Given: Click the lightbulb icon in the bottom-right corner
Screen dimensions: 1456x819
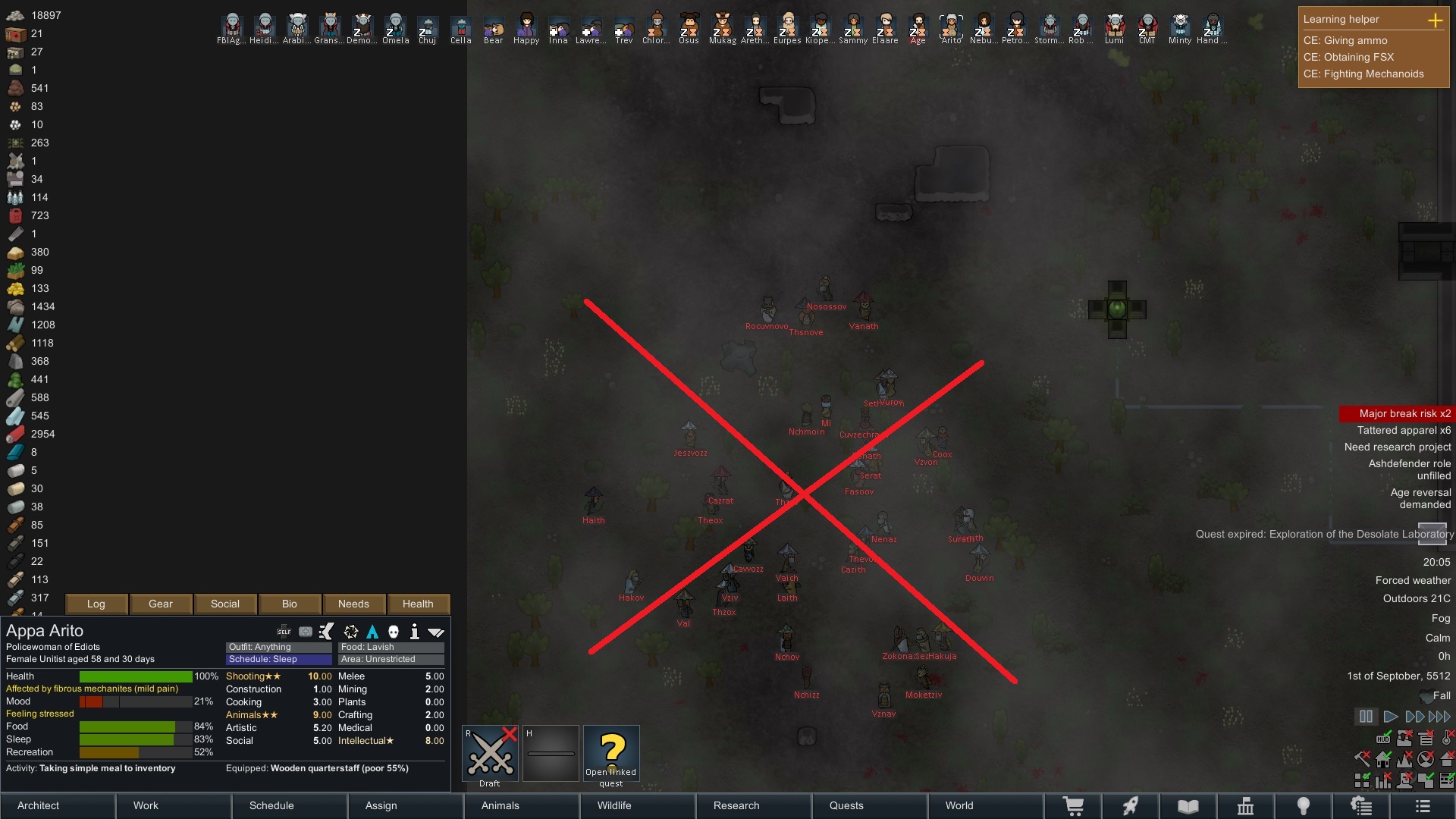Looking at the screenshot, I should tap(1303, 805).
